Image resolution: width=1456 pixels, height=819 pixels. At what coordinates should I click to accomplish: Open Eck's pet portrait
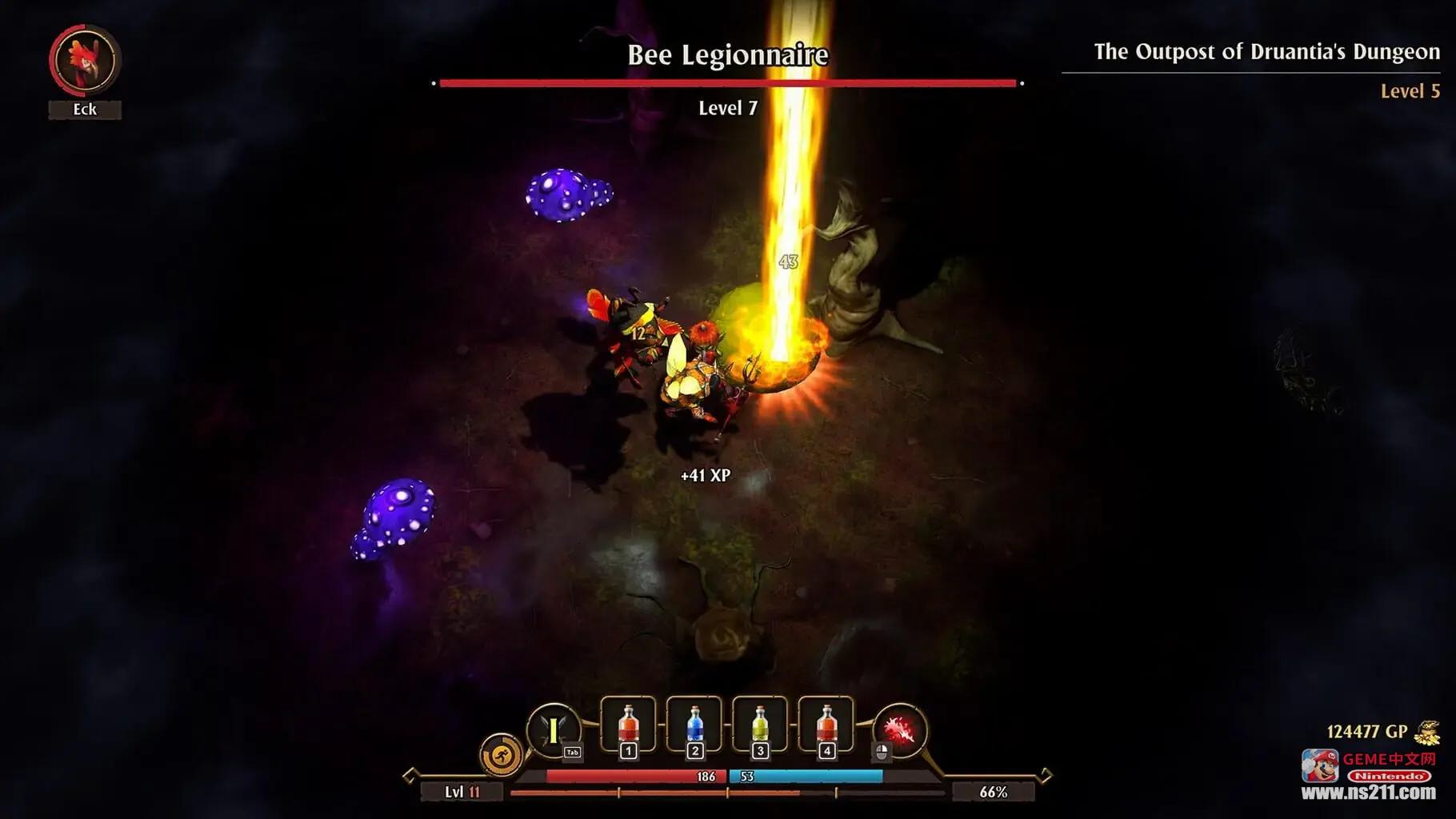point(85,60)
